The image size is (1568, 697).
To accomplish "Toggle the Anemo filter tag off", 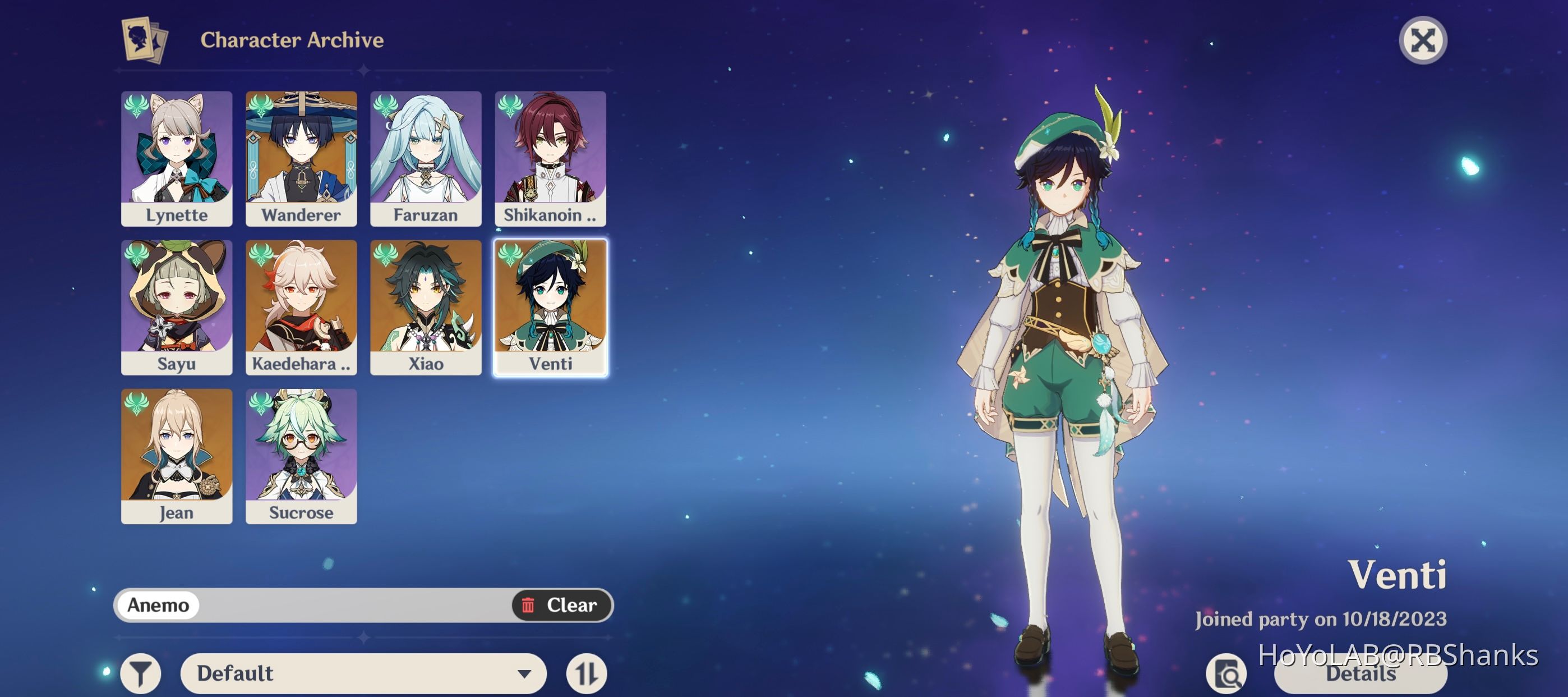I will coord(158,606).
